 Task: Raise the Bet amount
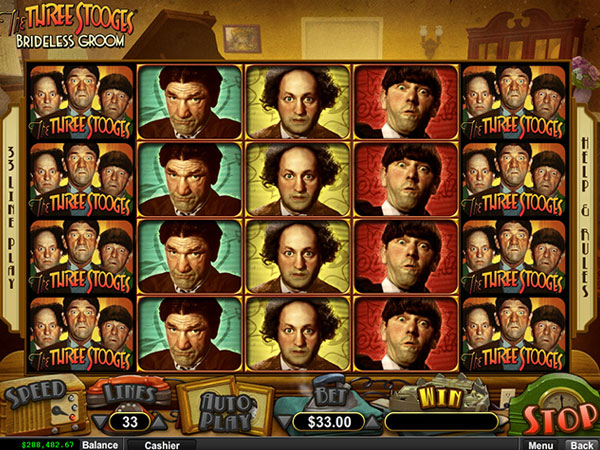point(372,421)
